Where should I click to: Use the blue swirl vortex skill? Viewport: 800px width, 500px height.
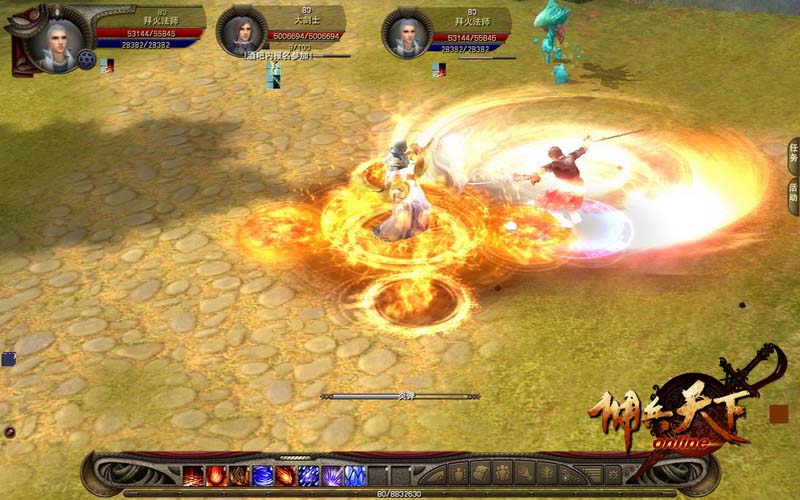(x=263, y=475)
